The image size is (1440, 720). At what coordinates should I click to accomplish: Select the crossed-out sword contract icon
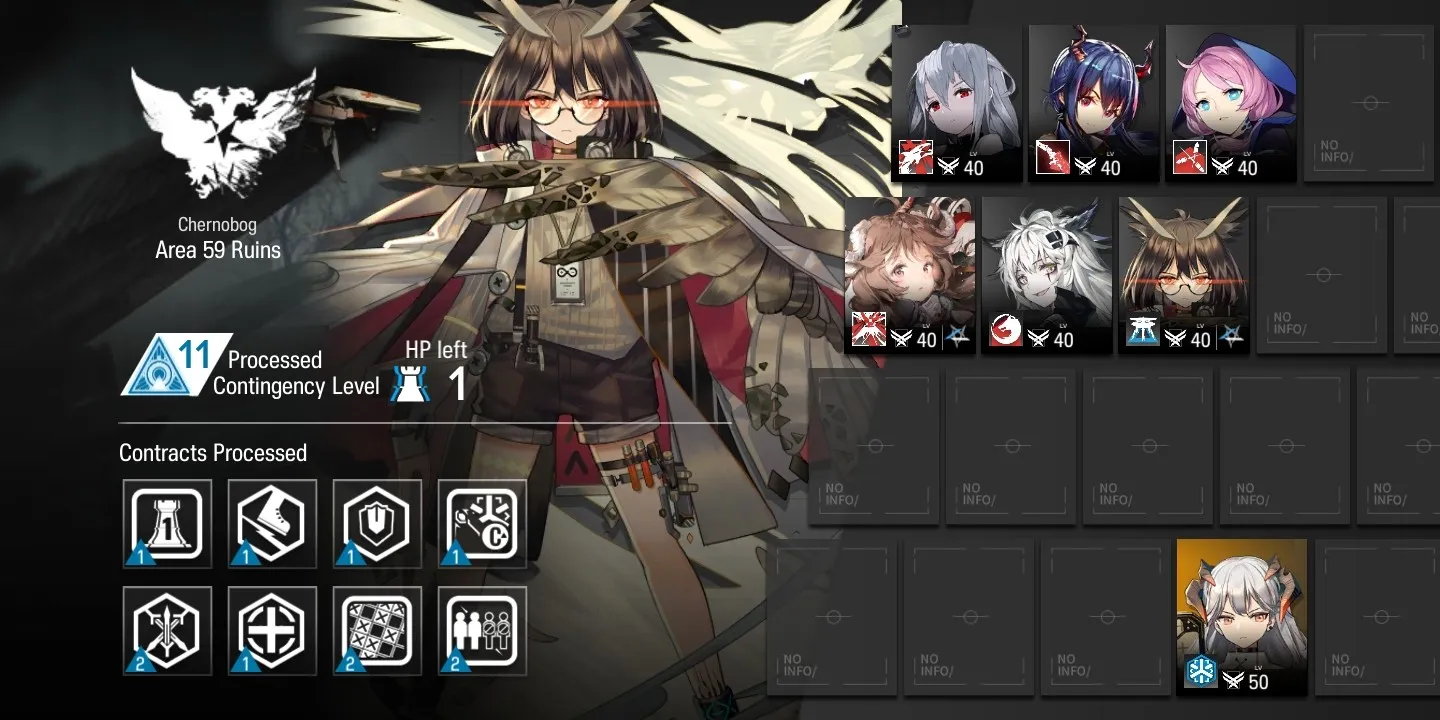tap(167, 631)
